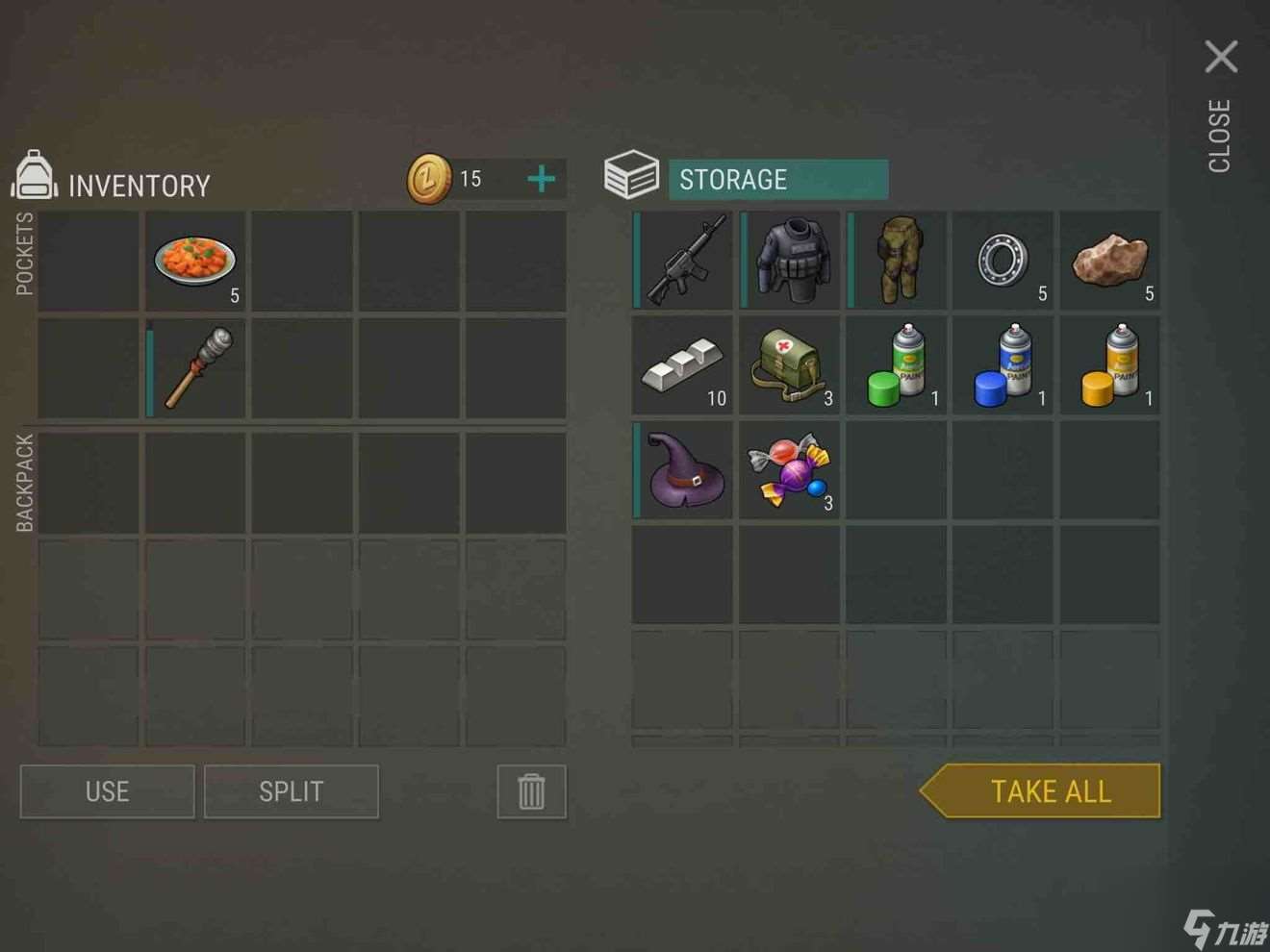The width and height of the screenshot is (1270, 952).
Task: Select the green paint spray can
Action: click(897, 366)
